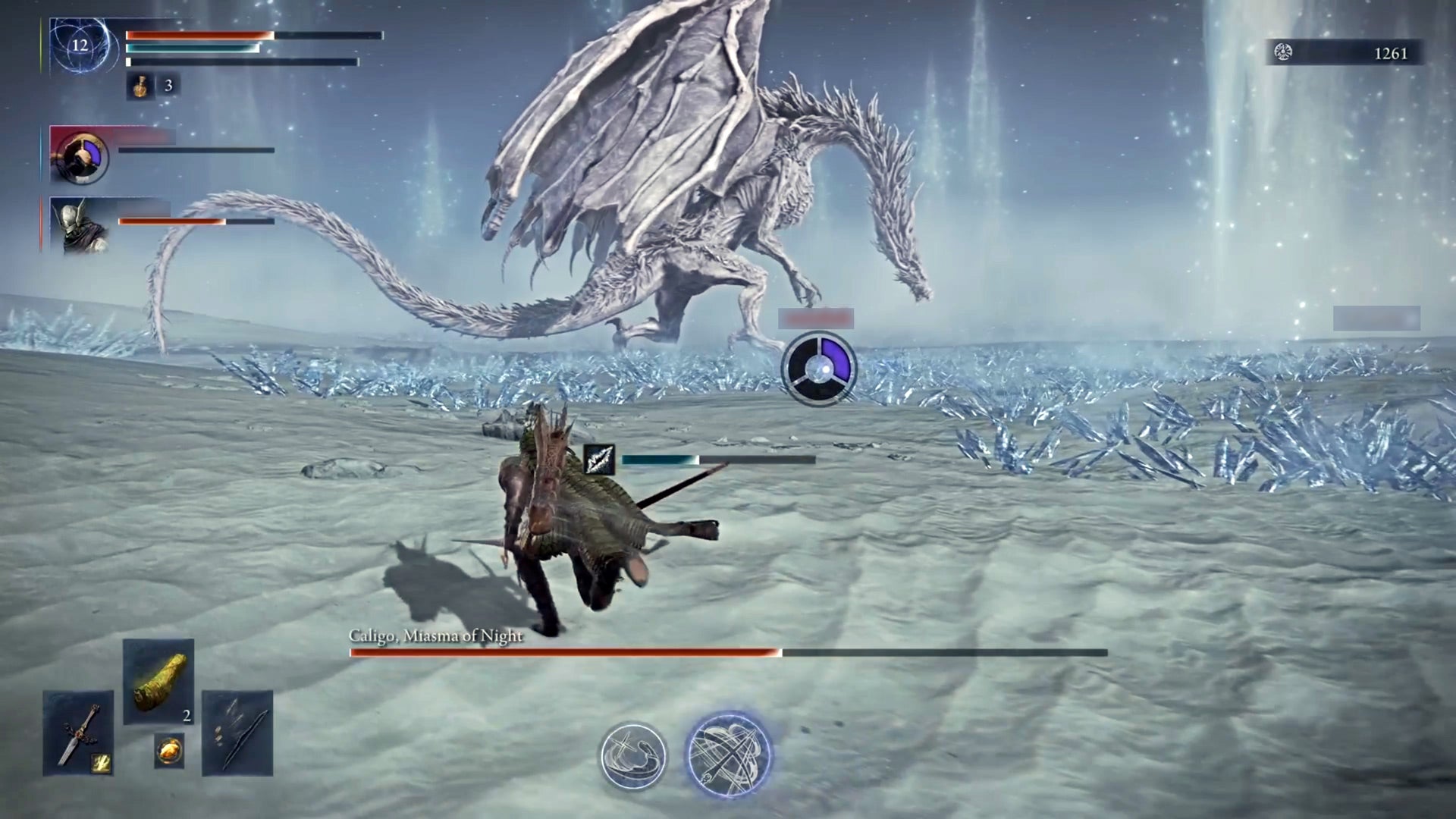
Task: Click the crossbow icon above the enemy stamina bar
Action: tap(600, 458)
